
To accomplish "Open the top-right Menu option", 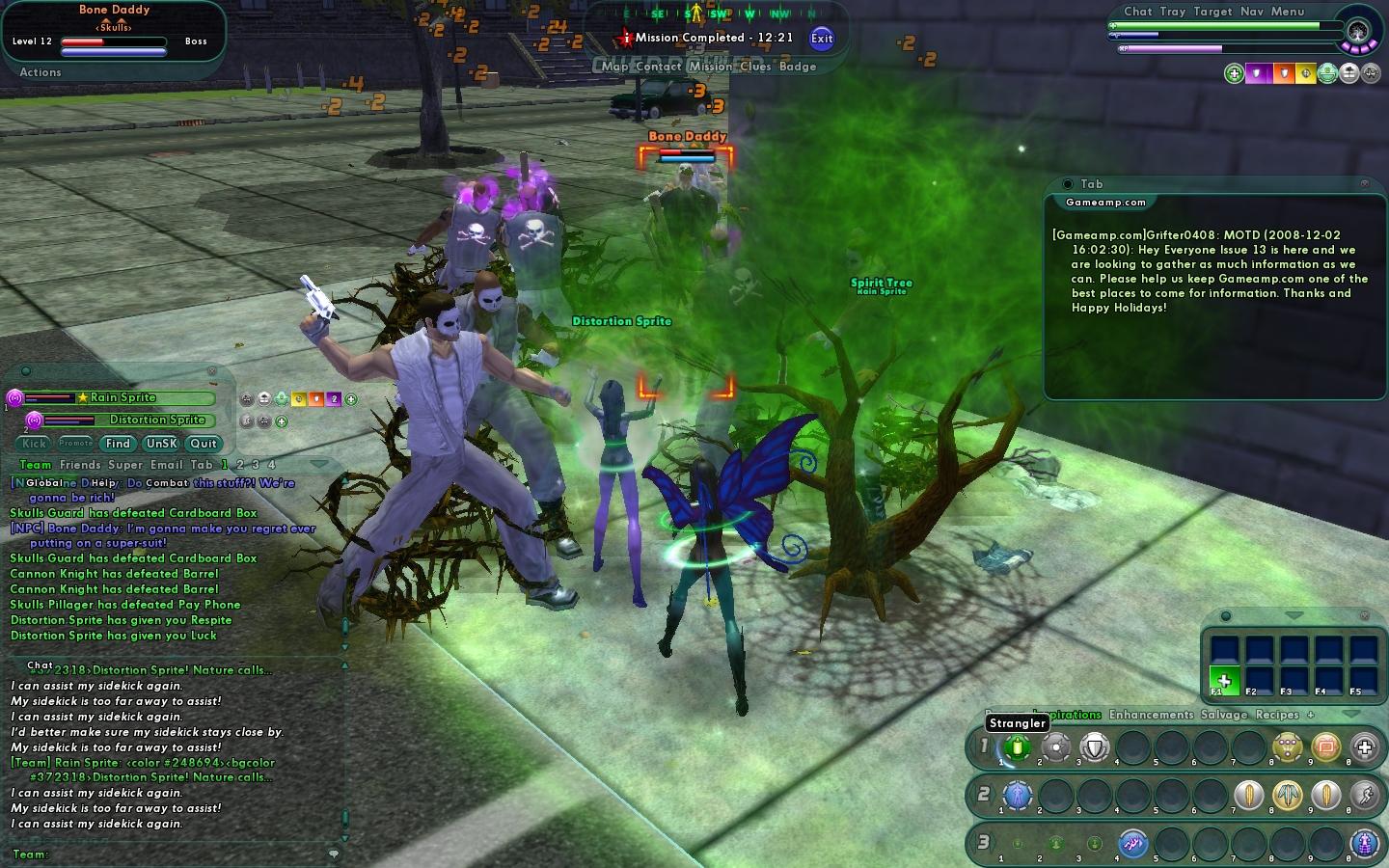I will tap(1288, 12).
